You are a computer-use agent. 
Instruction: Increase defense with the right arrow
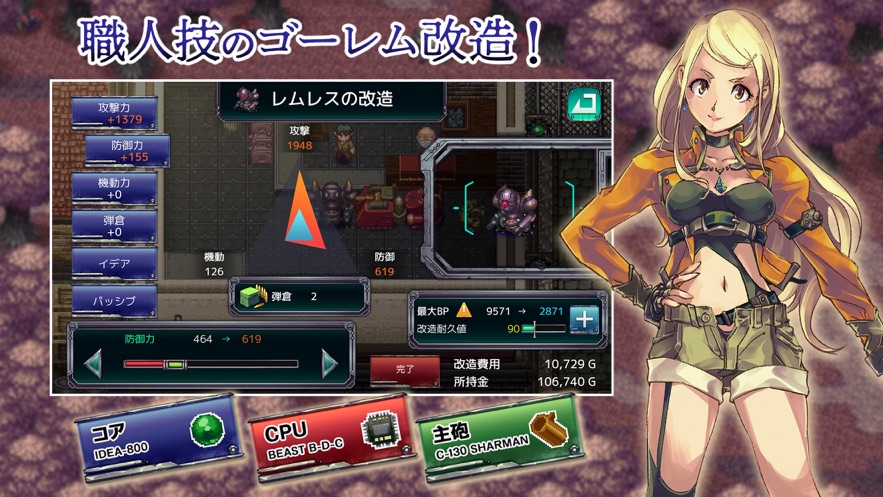pyautogui.click(x=330, y=363)
